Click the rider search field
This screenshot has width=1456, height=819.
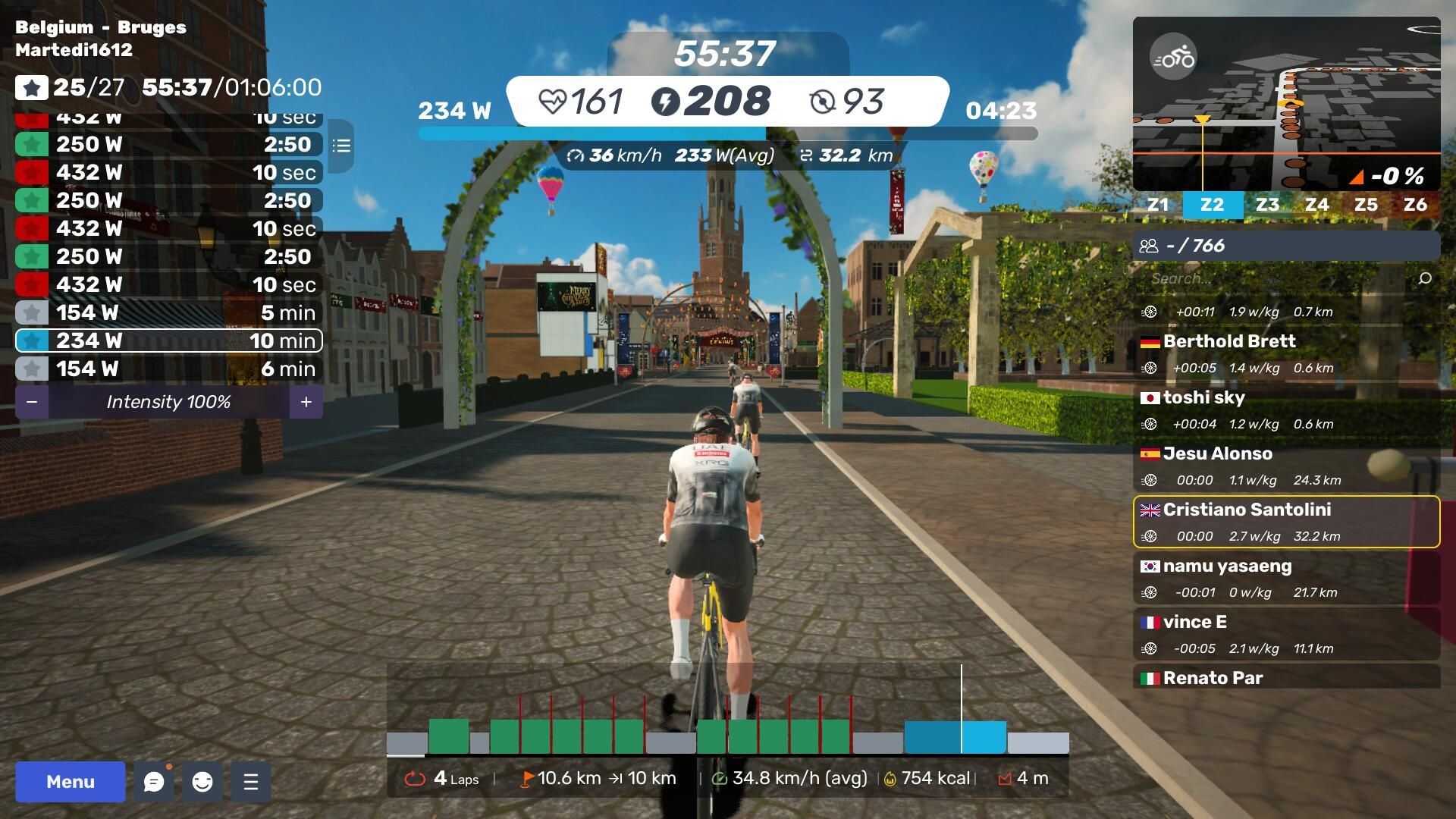click(1274, 278)
